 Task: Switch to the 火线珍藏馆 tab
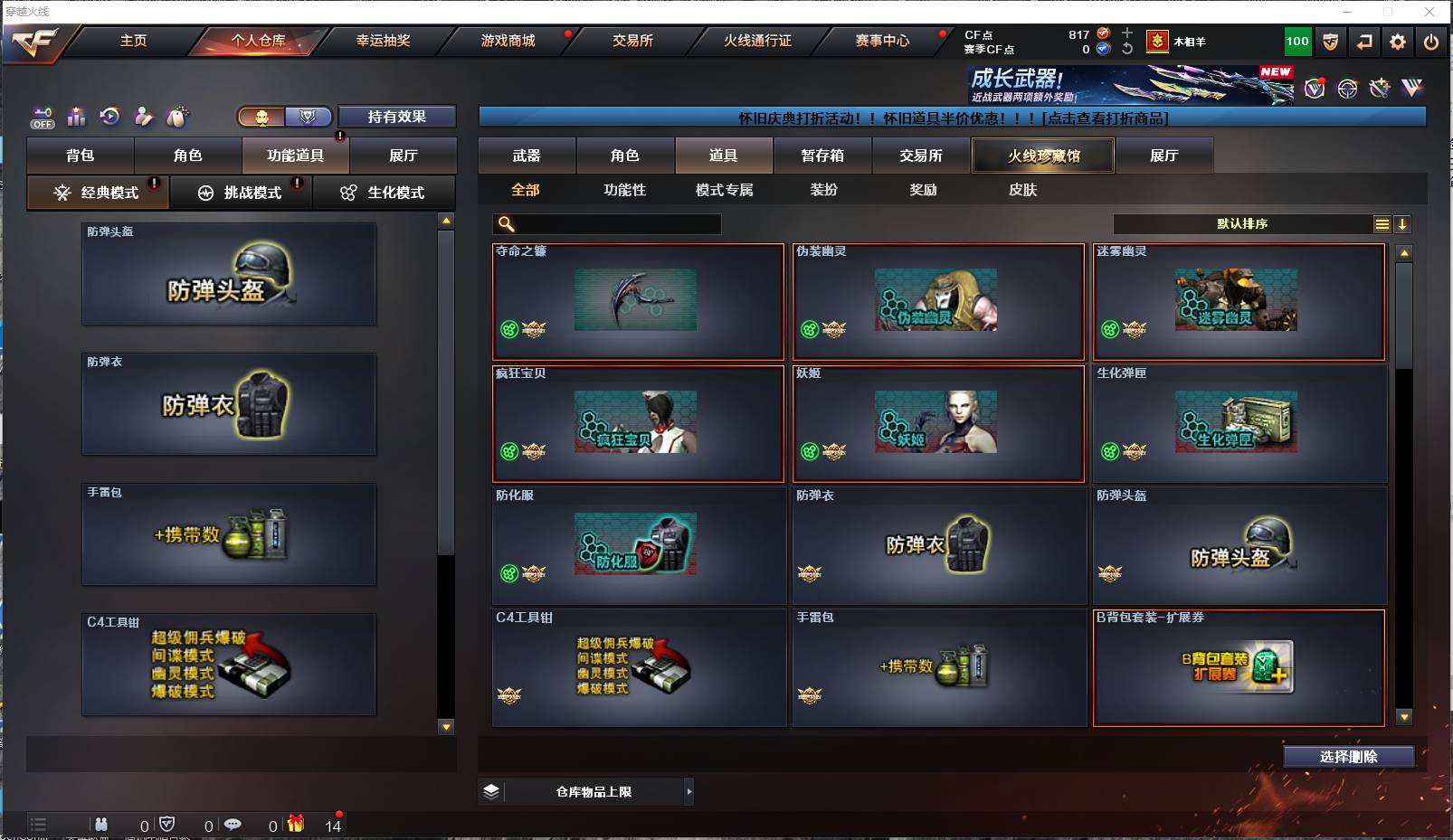(x=1042, y=155)
